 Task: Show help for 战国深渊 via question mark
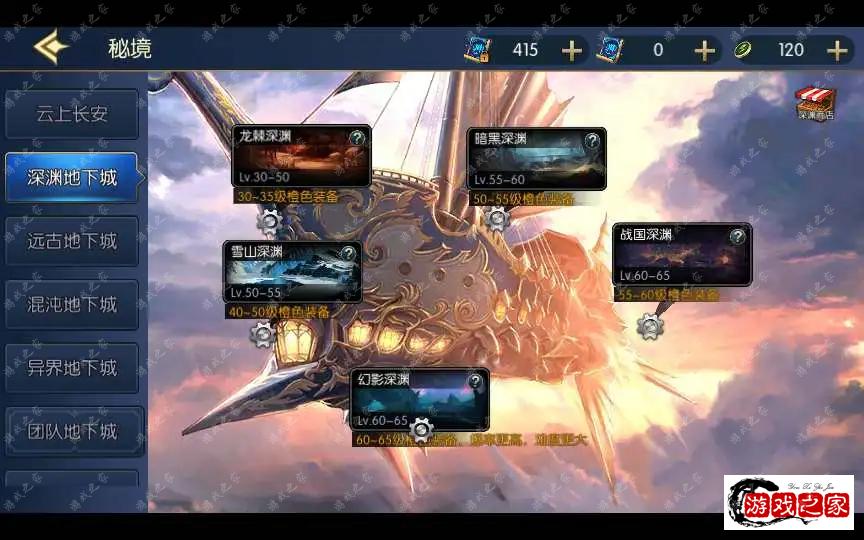coord(737,236)
